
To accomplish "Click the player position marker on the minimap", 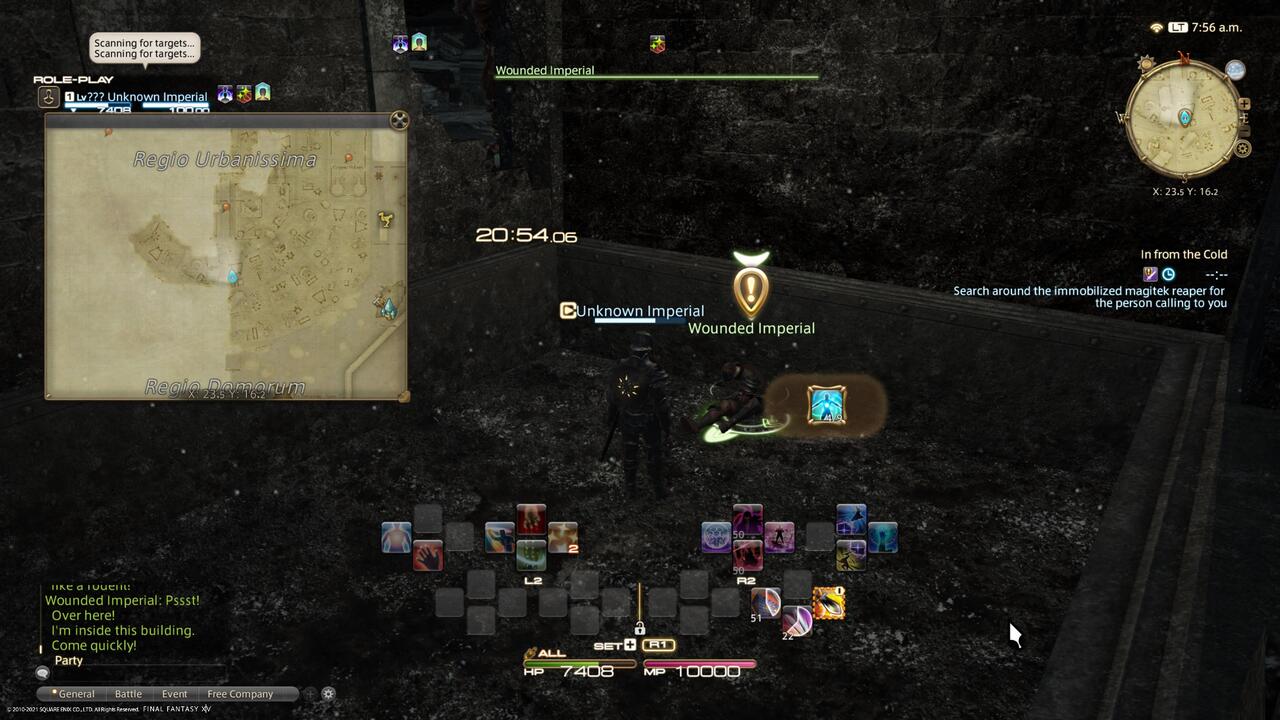I will [1184, 117].
